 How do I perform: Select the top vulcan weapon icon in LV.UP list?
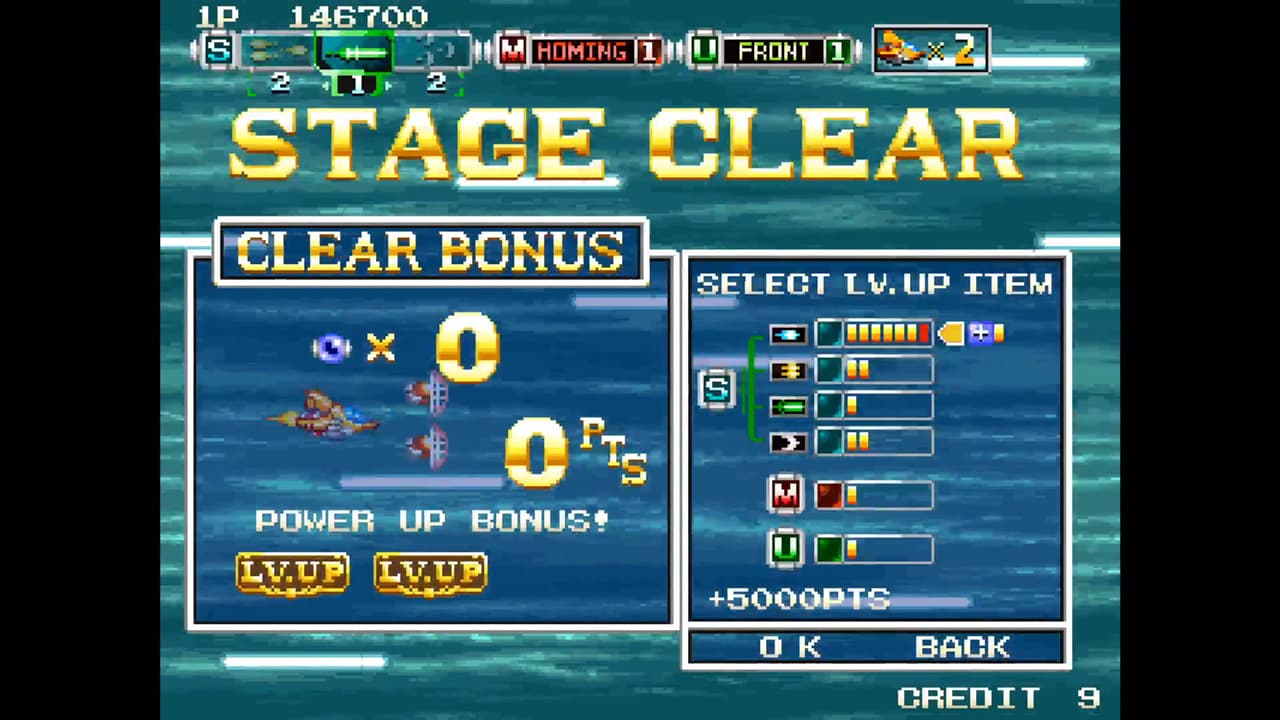pyautogui.click(x=787, y=333)
